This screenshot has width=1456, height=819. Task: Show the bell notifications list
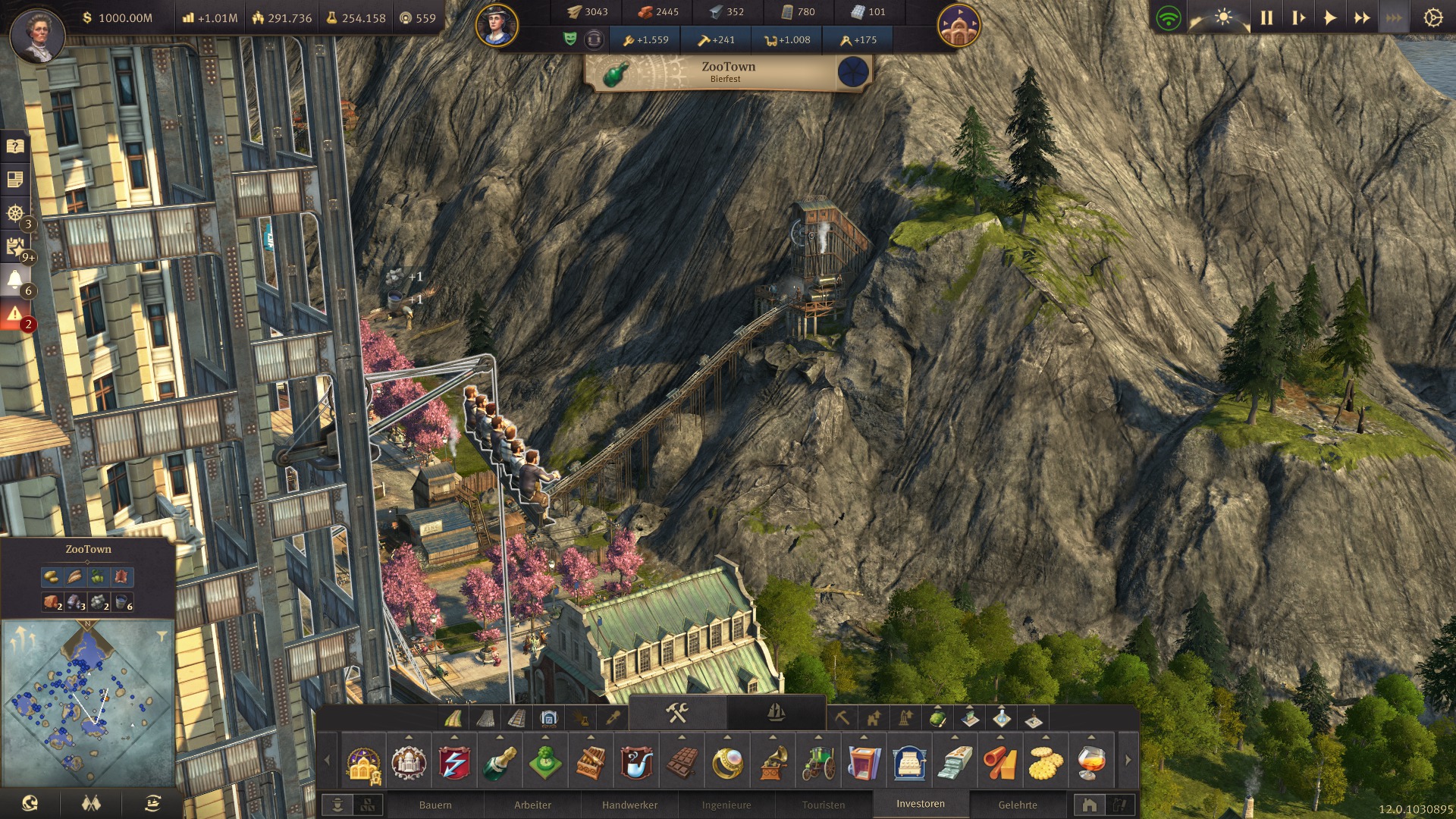[15, 281]
